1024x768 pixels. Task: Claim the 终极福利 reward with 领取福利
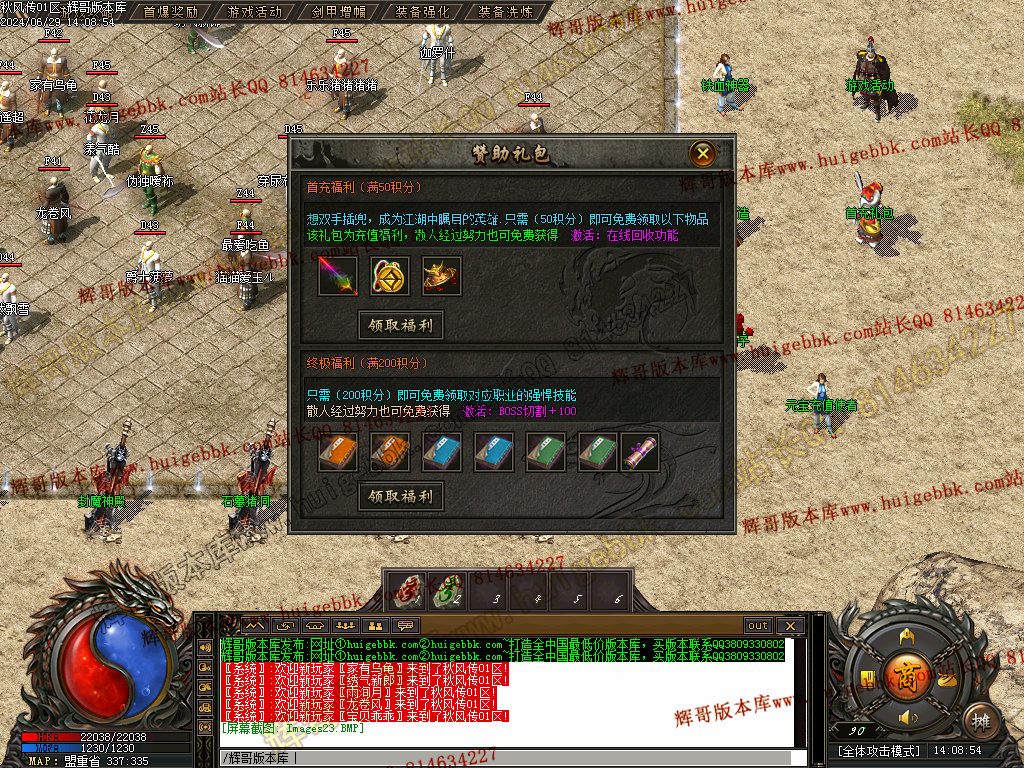(400, 496)
